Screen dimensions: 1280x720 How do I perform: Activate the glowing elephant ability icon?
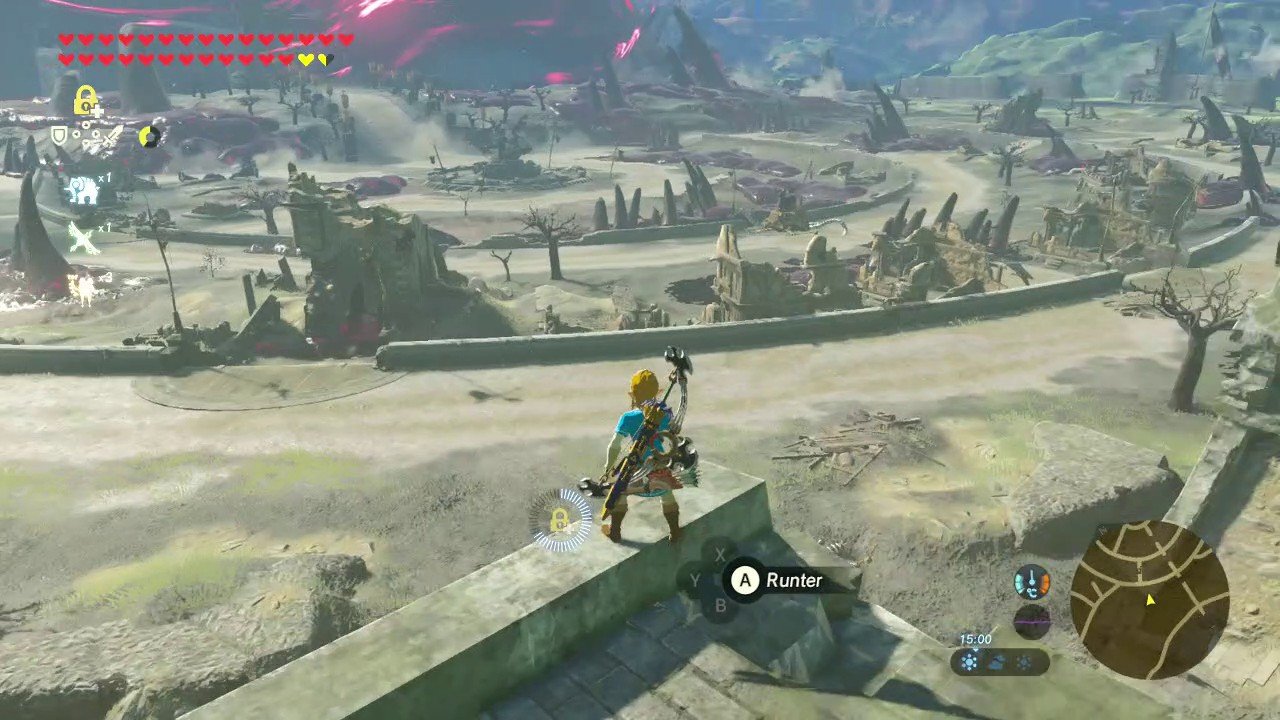click(x=82, y=189)
